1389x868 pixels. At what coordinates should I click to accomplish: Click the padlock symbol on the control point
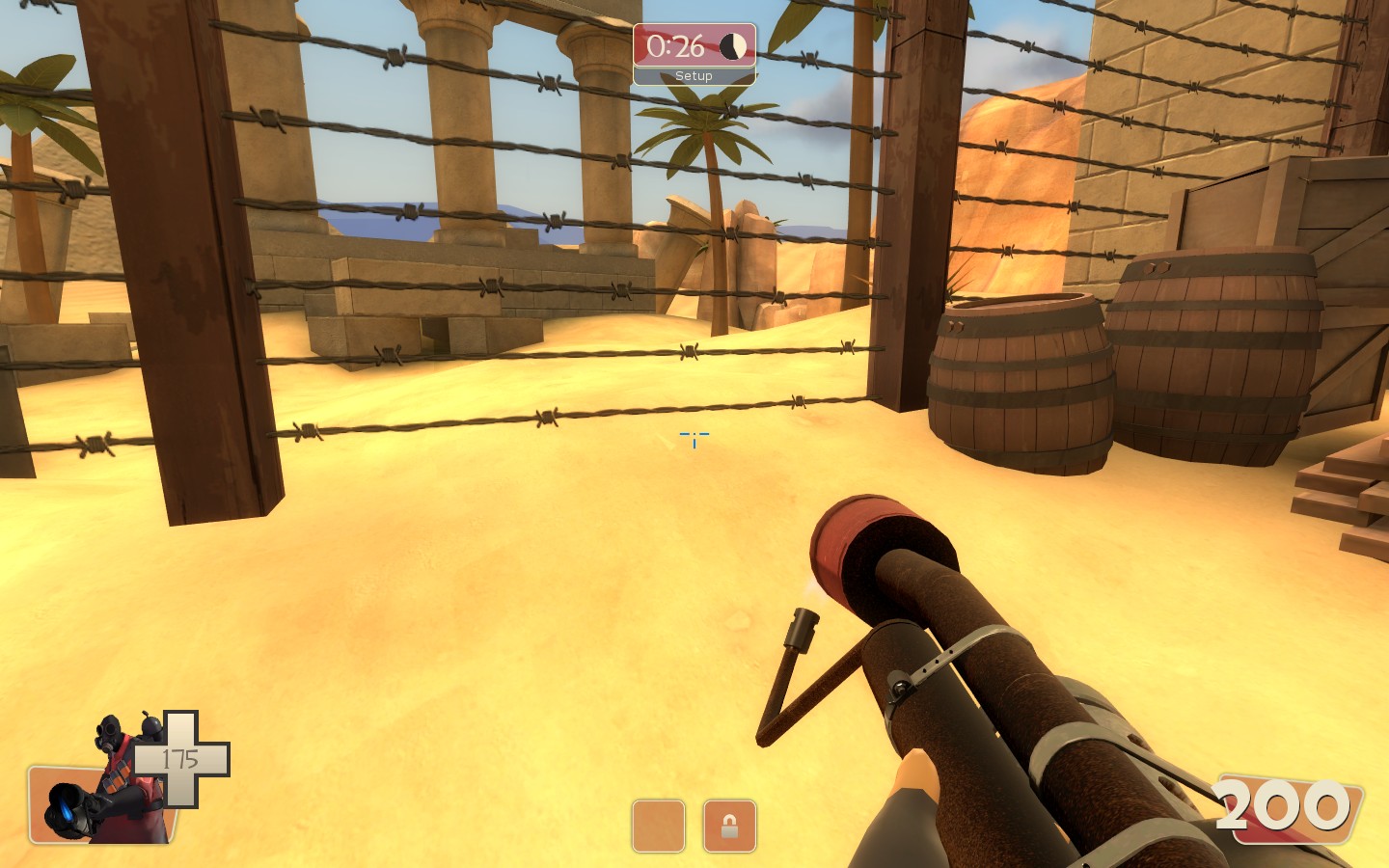point(730,827)
